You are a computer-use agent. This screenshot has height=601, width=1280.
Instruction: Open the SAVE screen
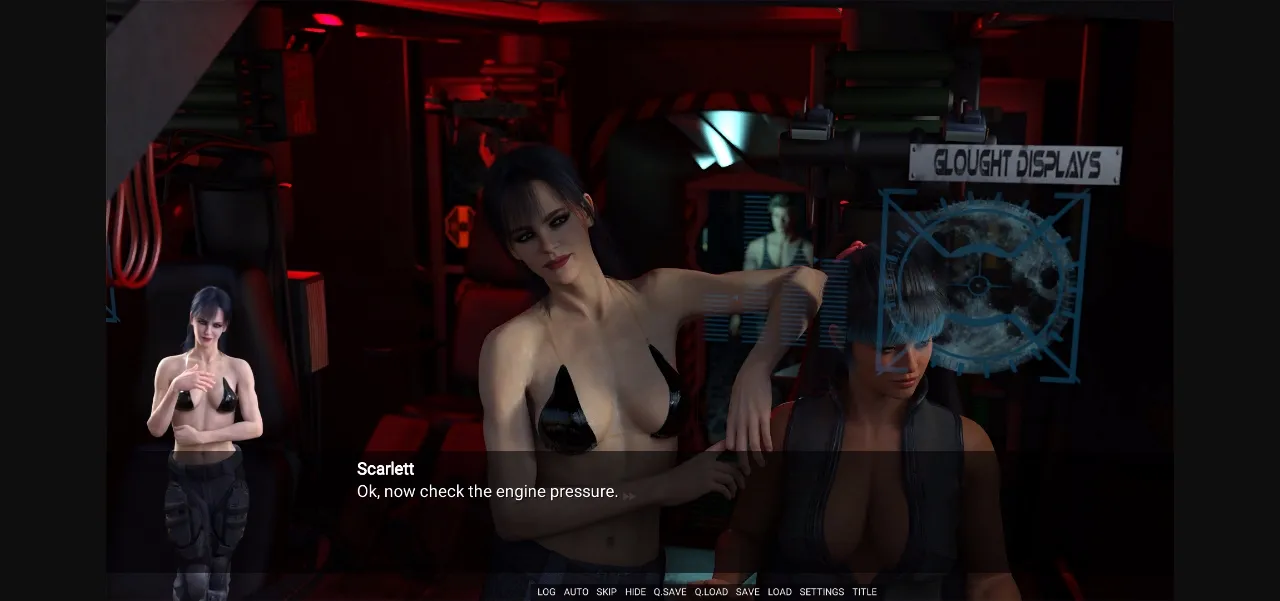(x=747, y=592)
